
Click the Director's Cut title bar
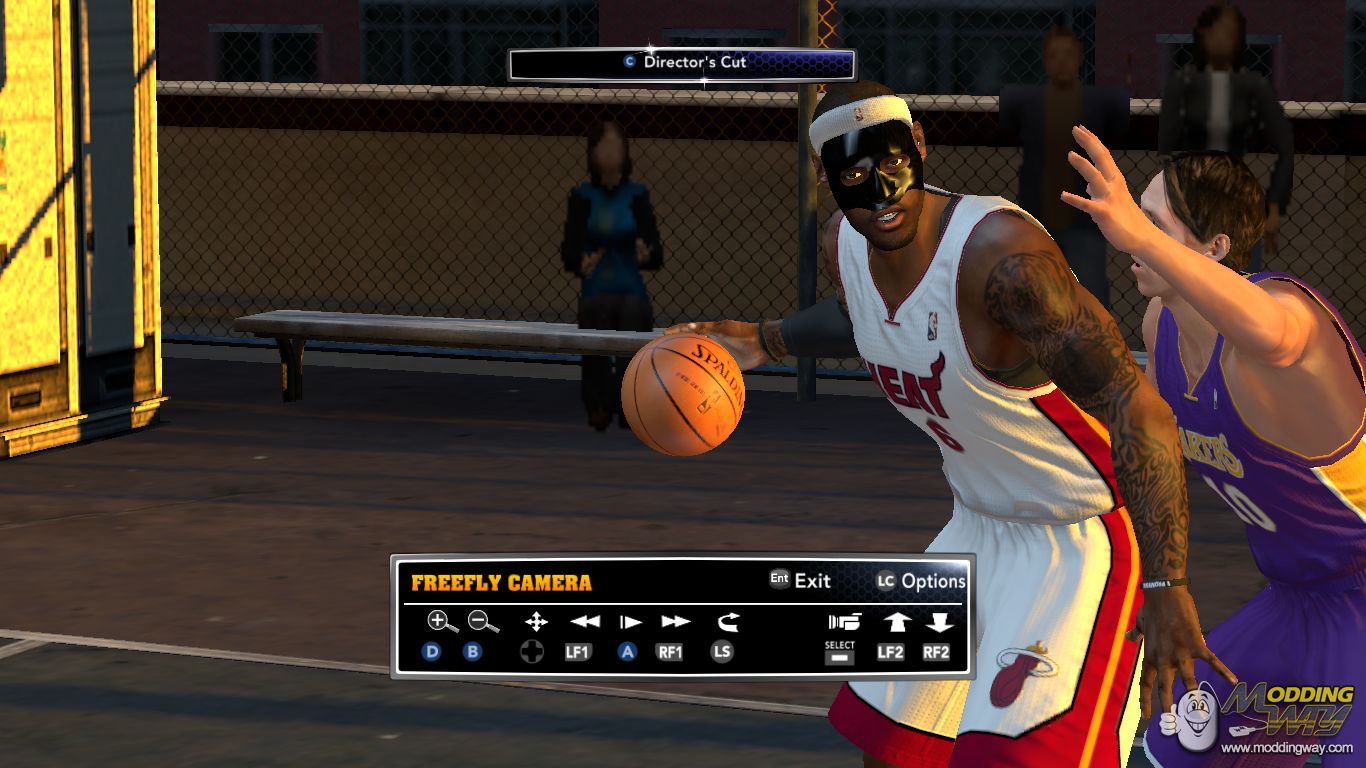682,63
